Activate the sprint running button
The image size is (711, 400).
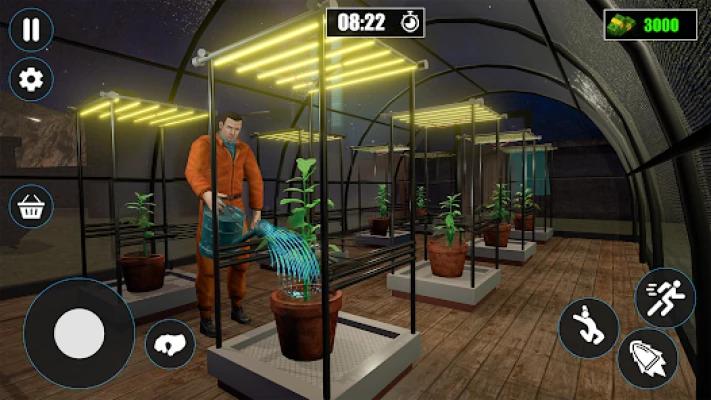[x=664, y=297]
